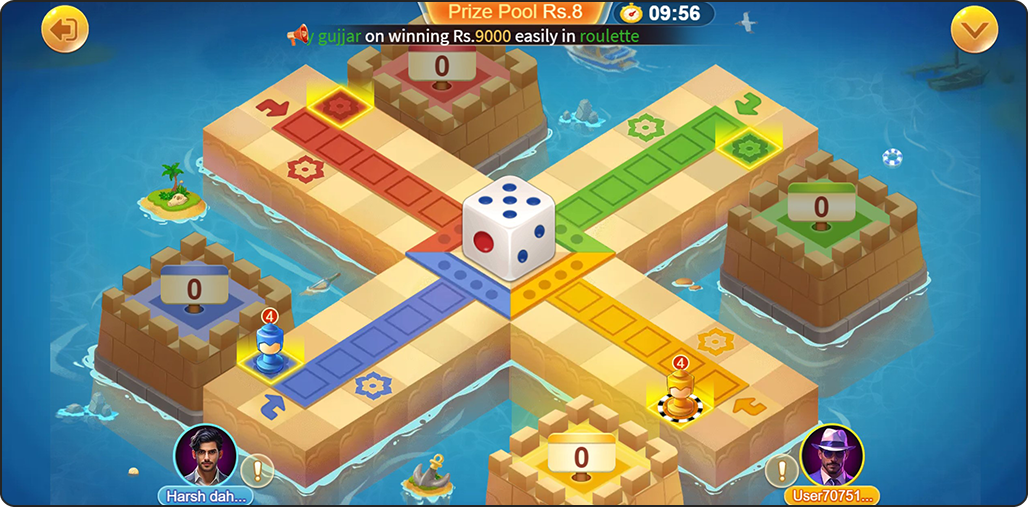Open User70751 player avatar profile

tap(832, 456)
